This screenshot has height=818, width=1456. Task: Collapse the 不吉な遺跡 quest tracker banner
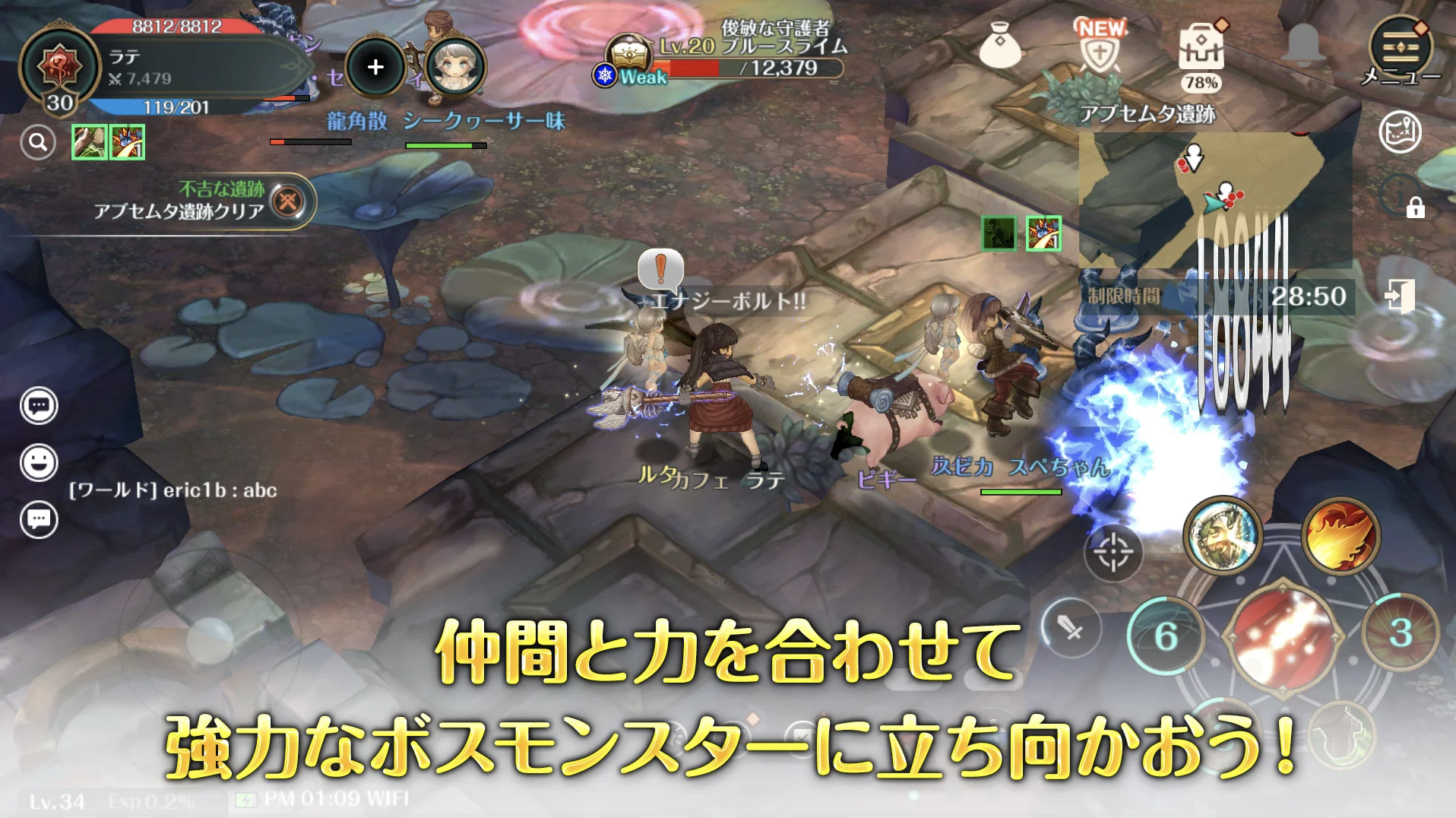287,199
